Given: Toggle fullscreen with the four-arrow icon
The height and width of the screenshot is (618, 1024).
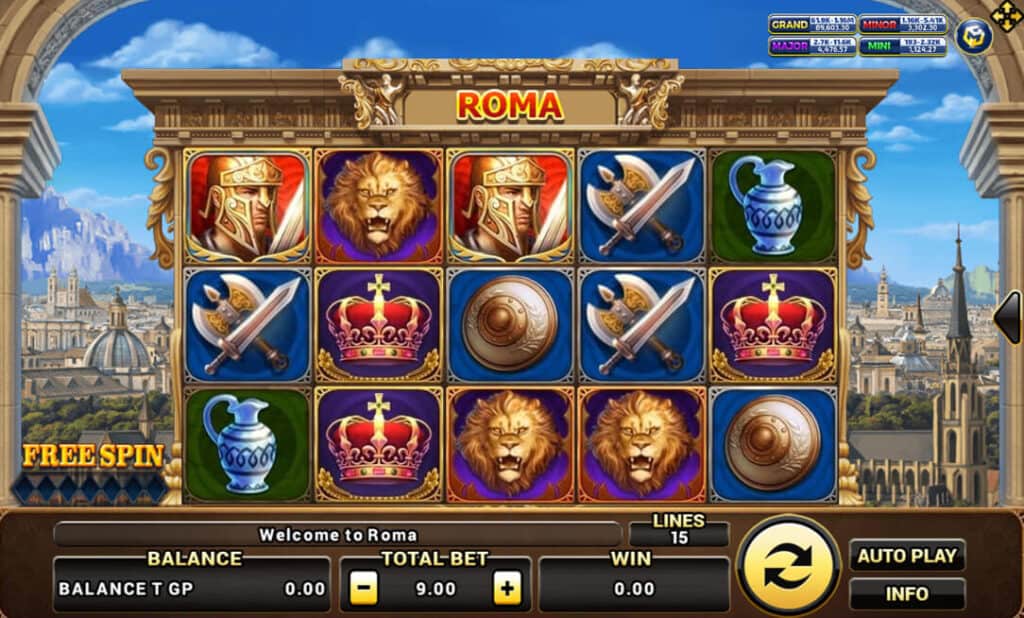Looking at the screenshot, I should click(1005, 15).
